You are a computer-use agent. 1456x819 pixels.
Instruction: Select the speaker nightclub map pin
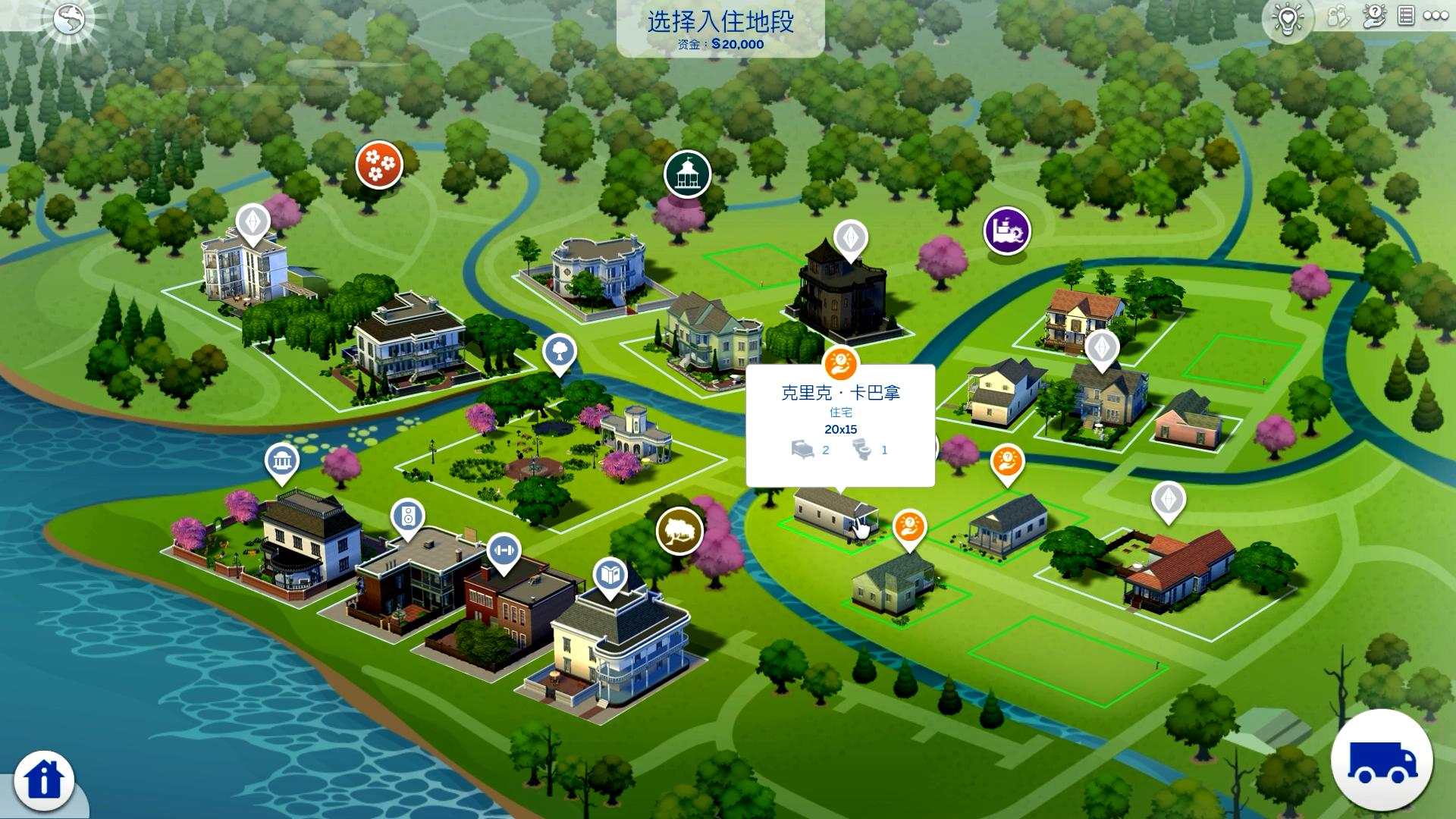(x=408, y=517)
